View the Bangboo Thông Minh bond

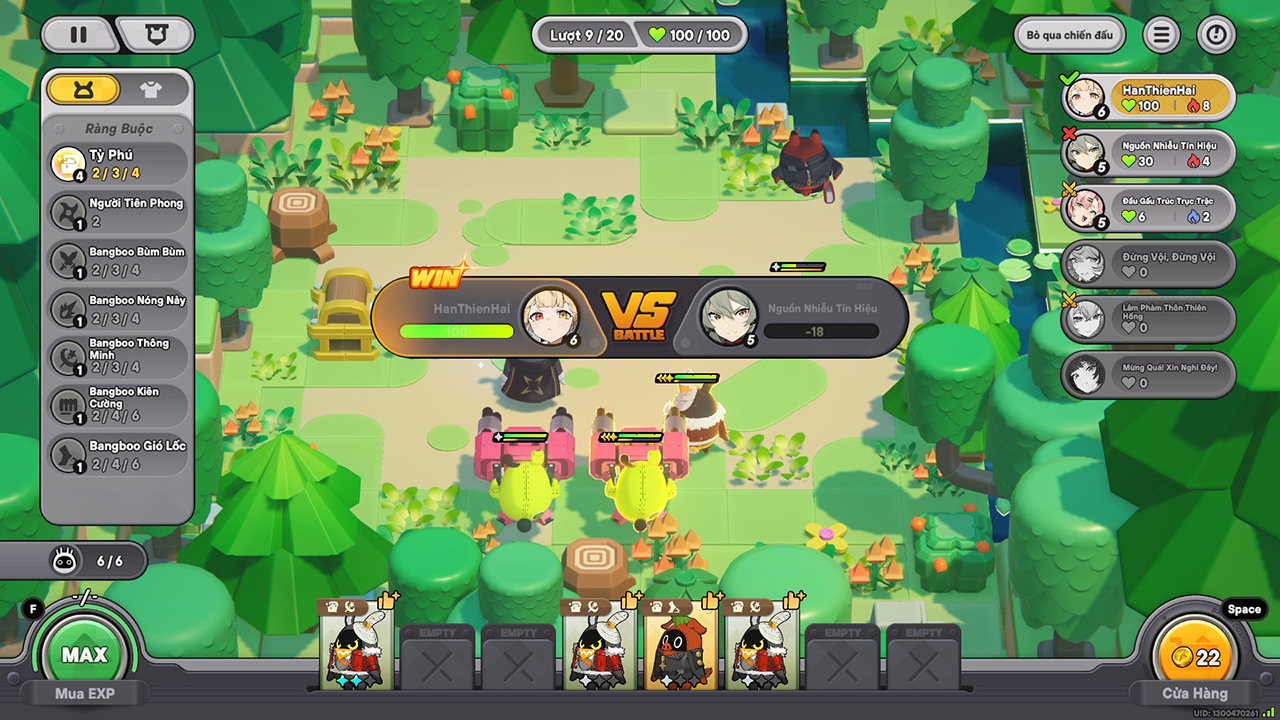coord(119,357)
